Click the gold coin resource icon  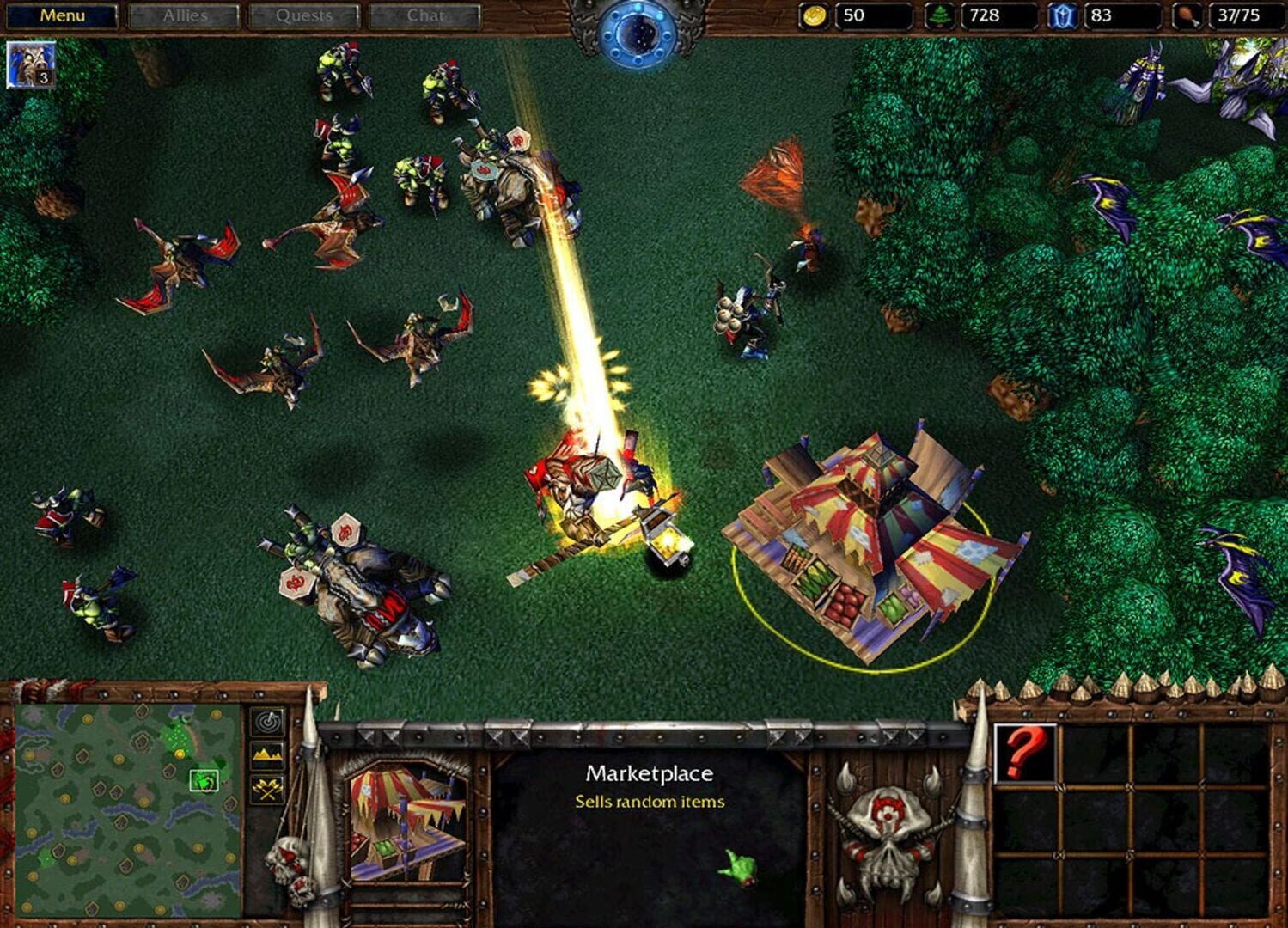tap(815, 15)
